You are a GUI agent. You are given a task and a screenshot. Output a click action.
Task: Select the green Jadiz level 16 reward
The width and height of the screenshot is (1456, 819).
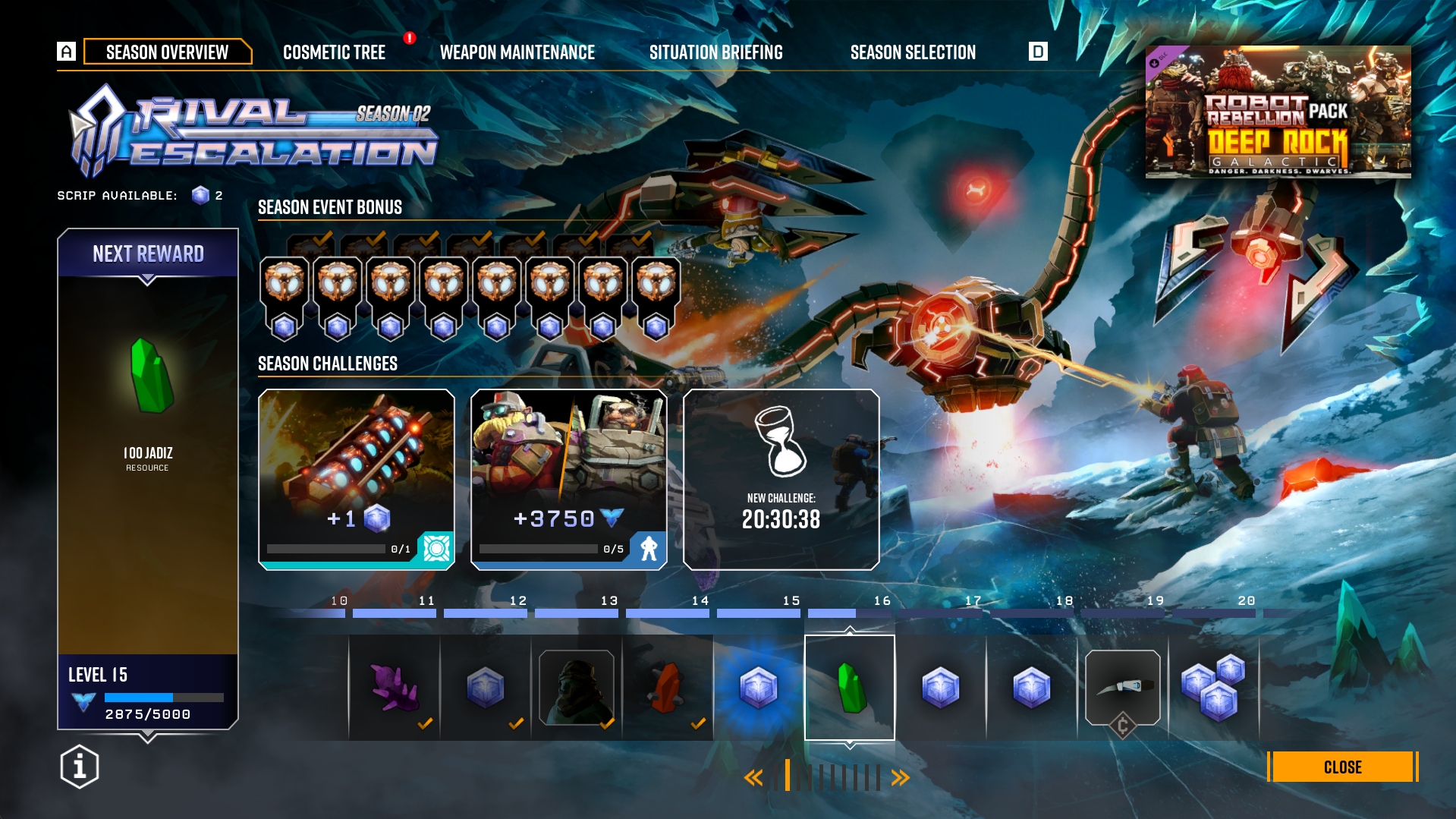pyautogui.click(x=850, y=688)
